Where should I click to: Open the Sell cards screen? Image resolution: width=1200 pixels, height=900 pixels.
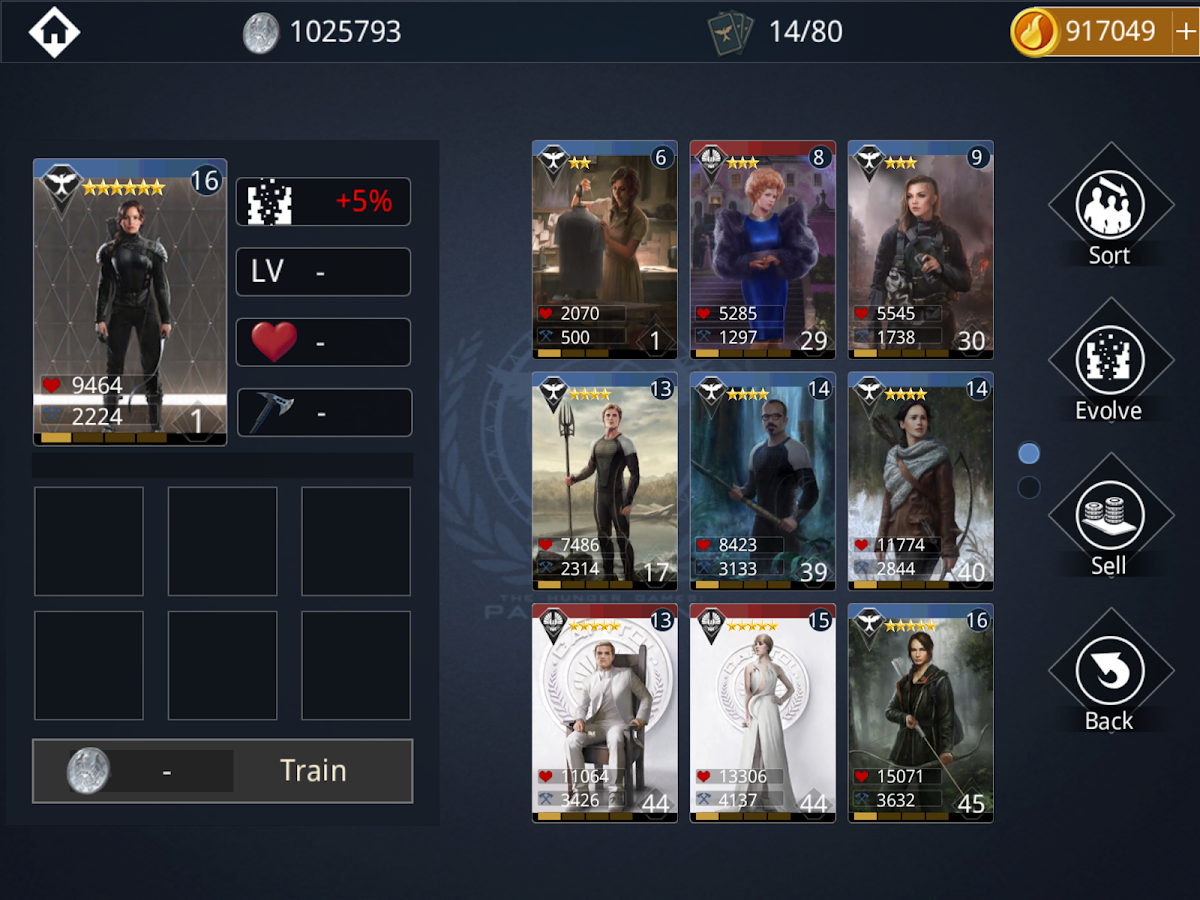coord(1109,521)
